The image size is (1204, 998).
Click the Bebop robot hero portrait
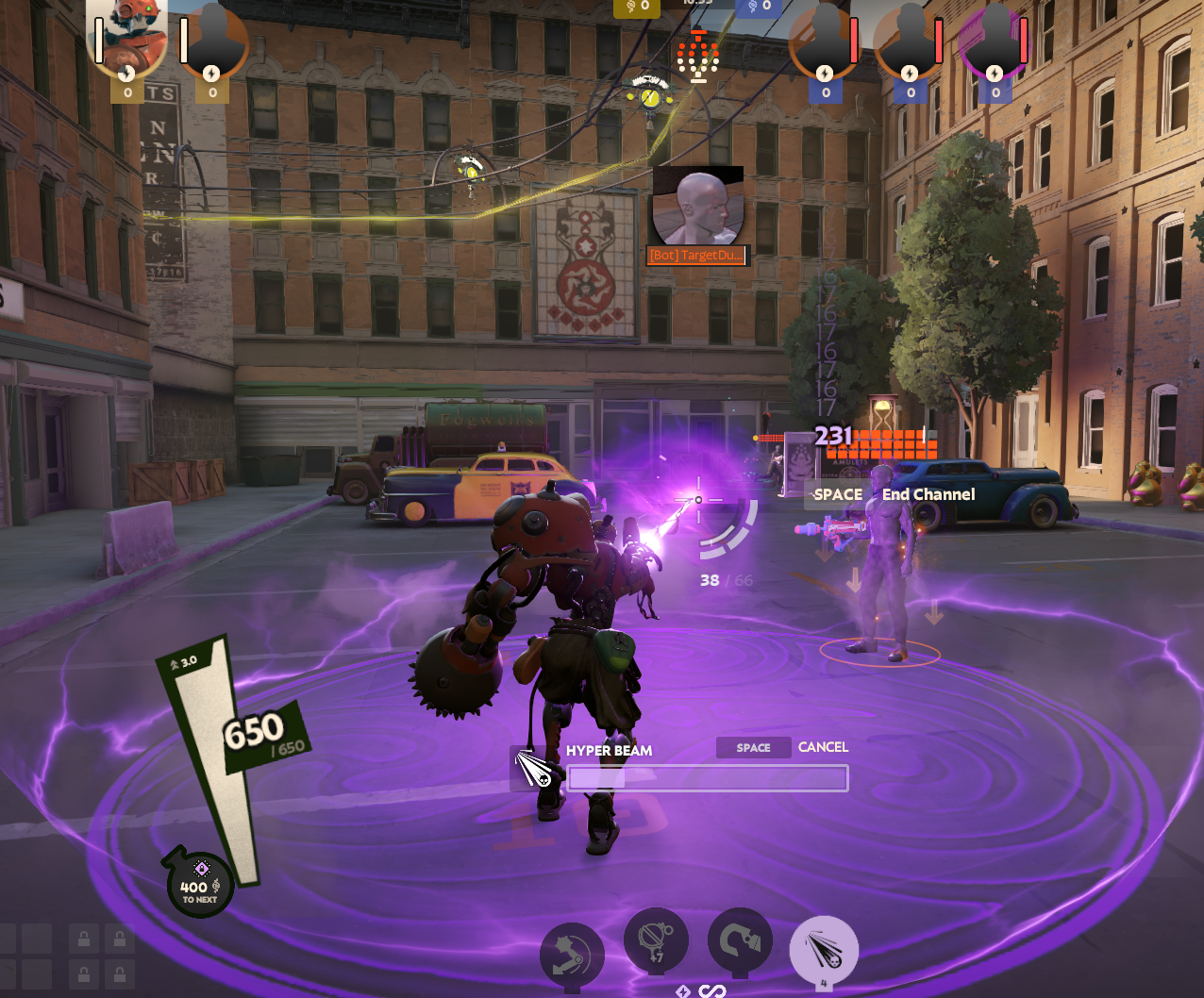point(126,41)
